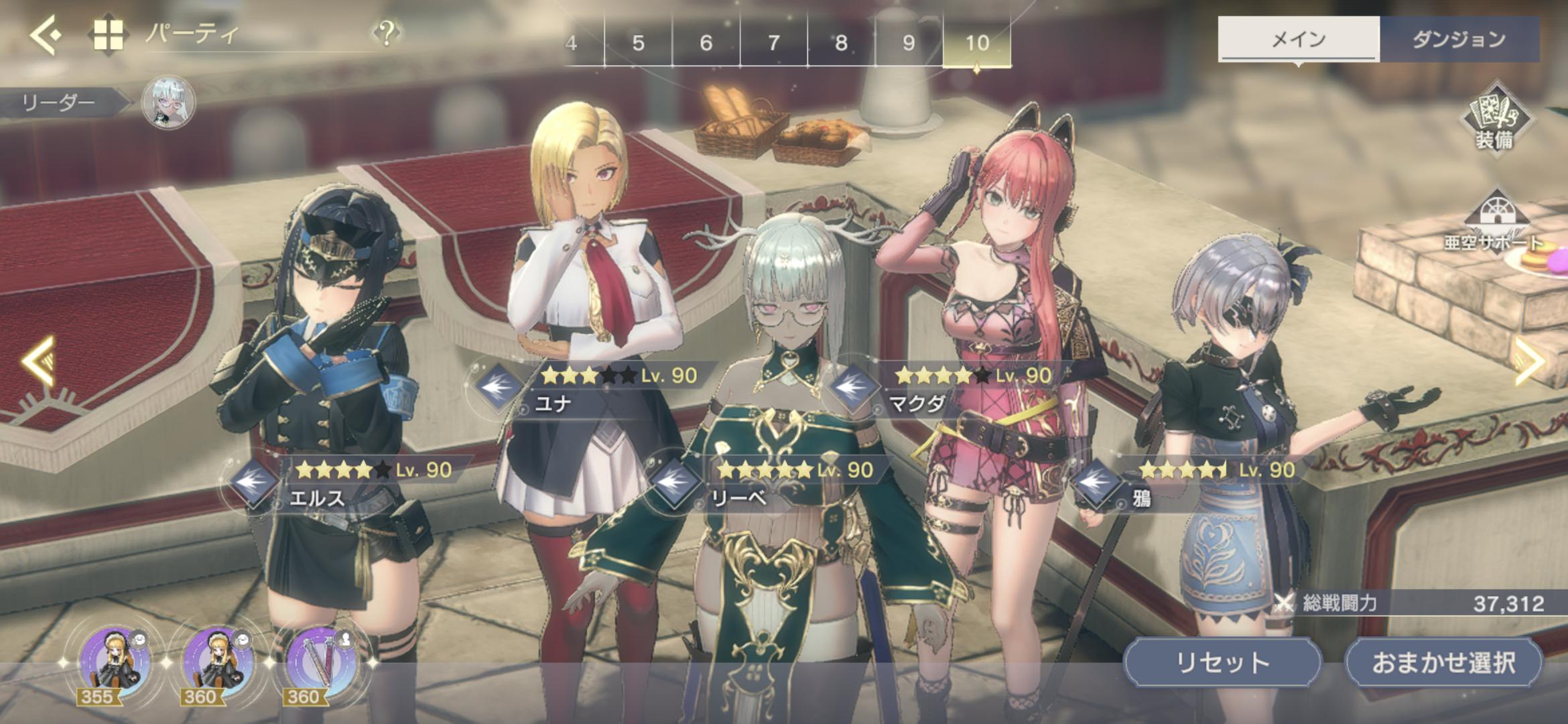Switch to the ダンジョン tab
This screenshot has width=1568, height=724.
pyautogui.click(x=1459, y=39)
